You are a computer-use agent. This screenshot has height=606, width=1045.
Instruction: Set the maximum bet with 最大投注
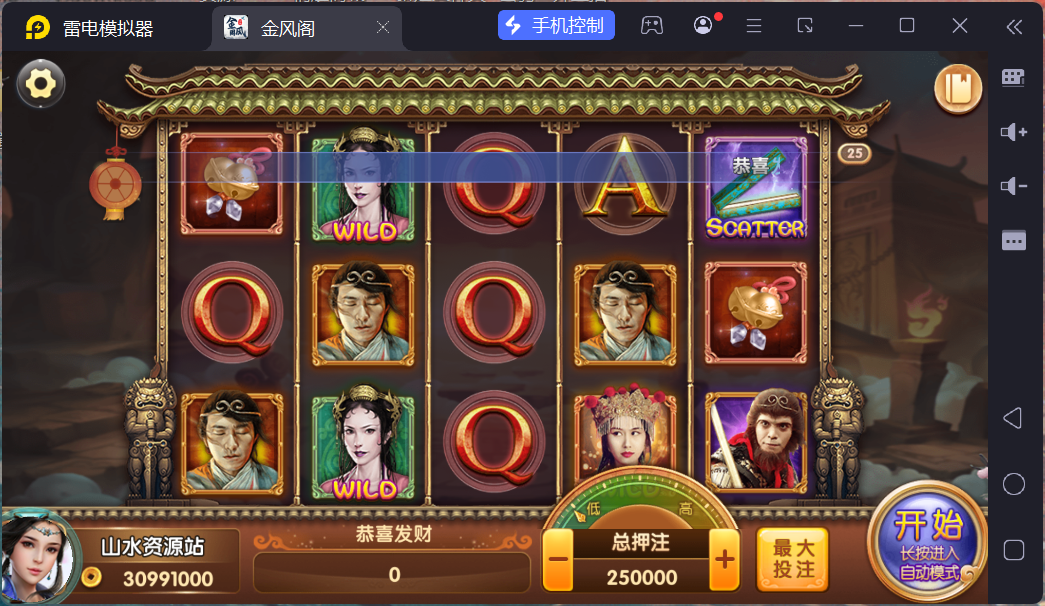(793, 560)
